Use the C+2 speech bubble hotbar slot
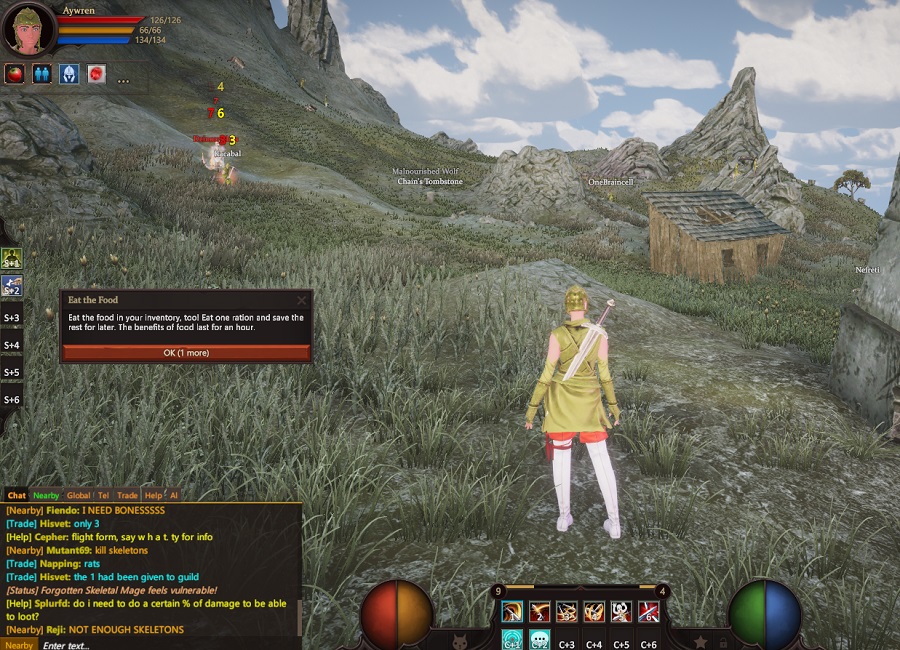 (539, 640)
